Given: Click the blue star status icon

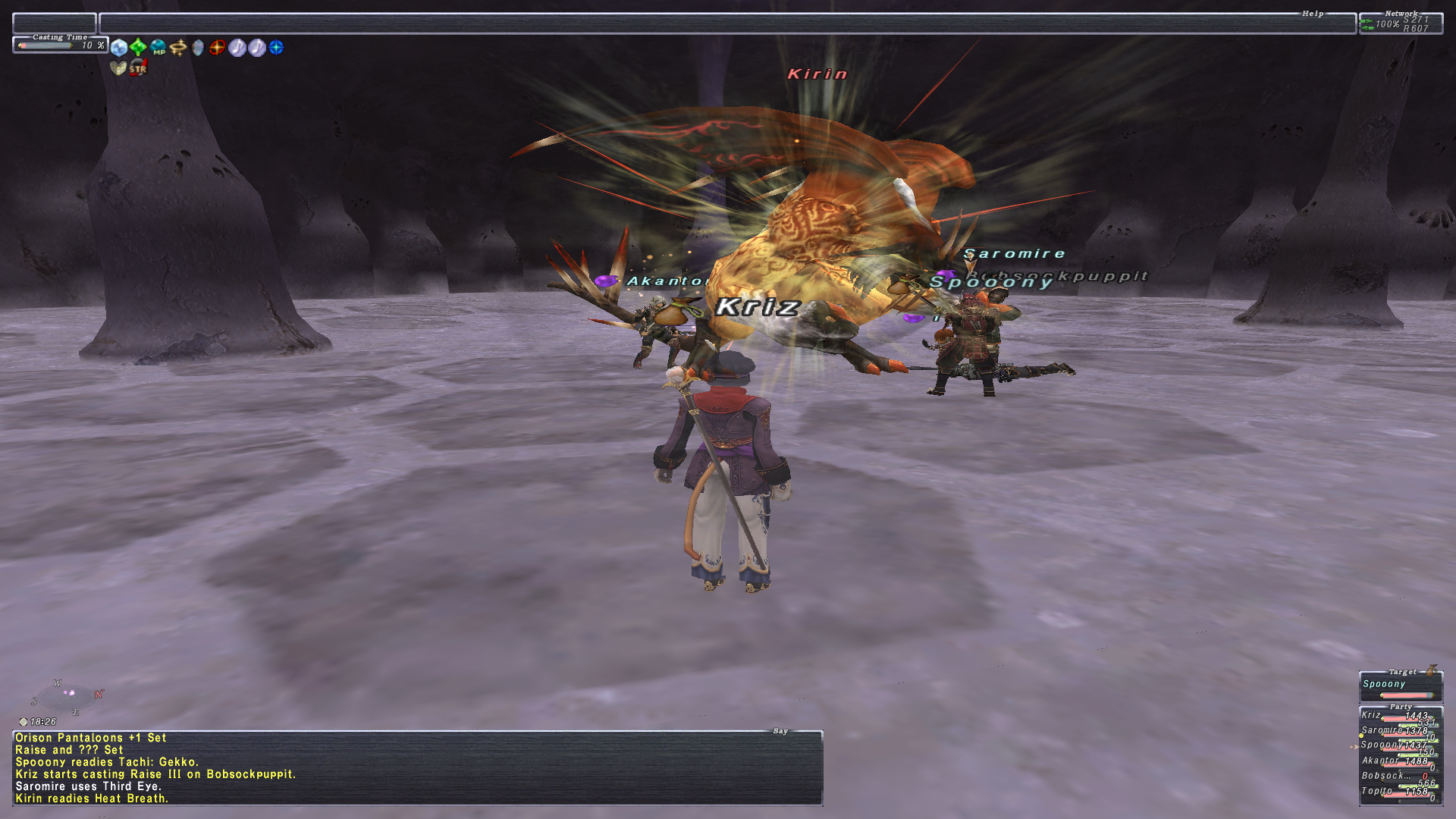Looking at the screenshot, I should [x=277, y=48].
